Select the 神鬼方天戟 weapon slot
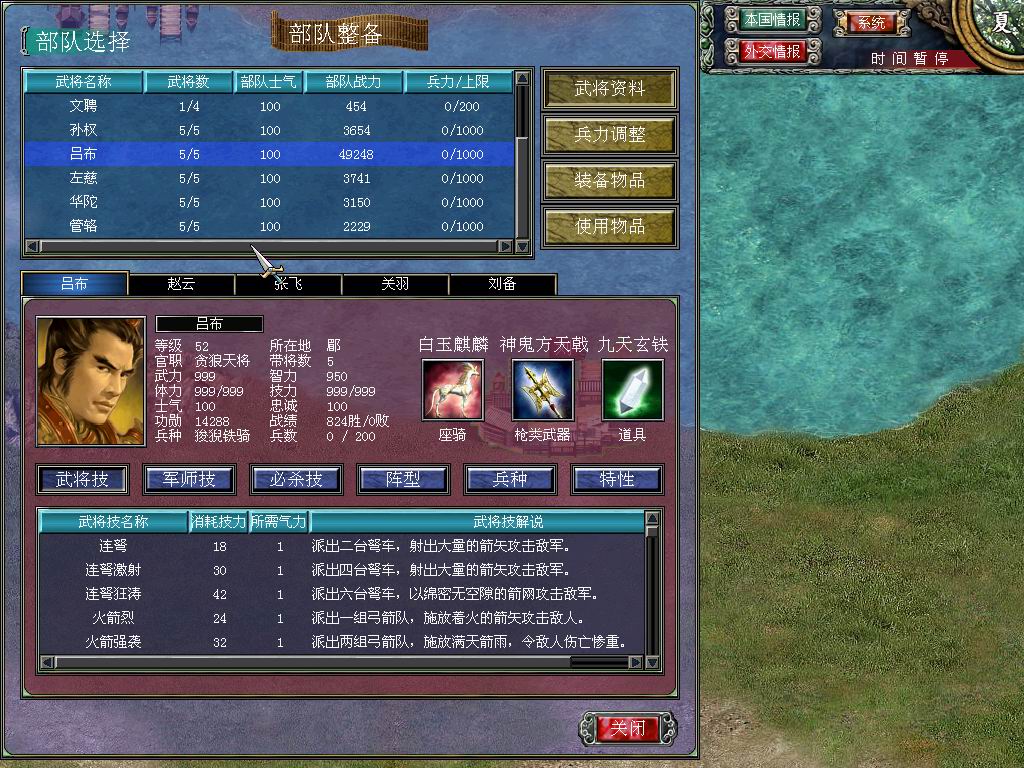Screen dimensions: 1024x768 coord(543,390)
